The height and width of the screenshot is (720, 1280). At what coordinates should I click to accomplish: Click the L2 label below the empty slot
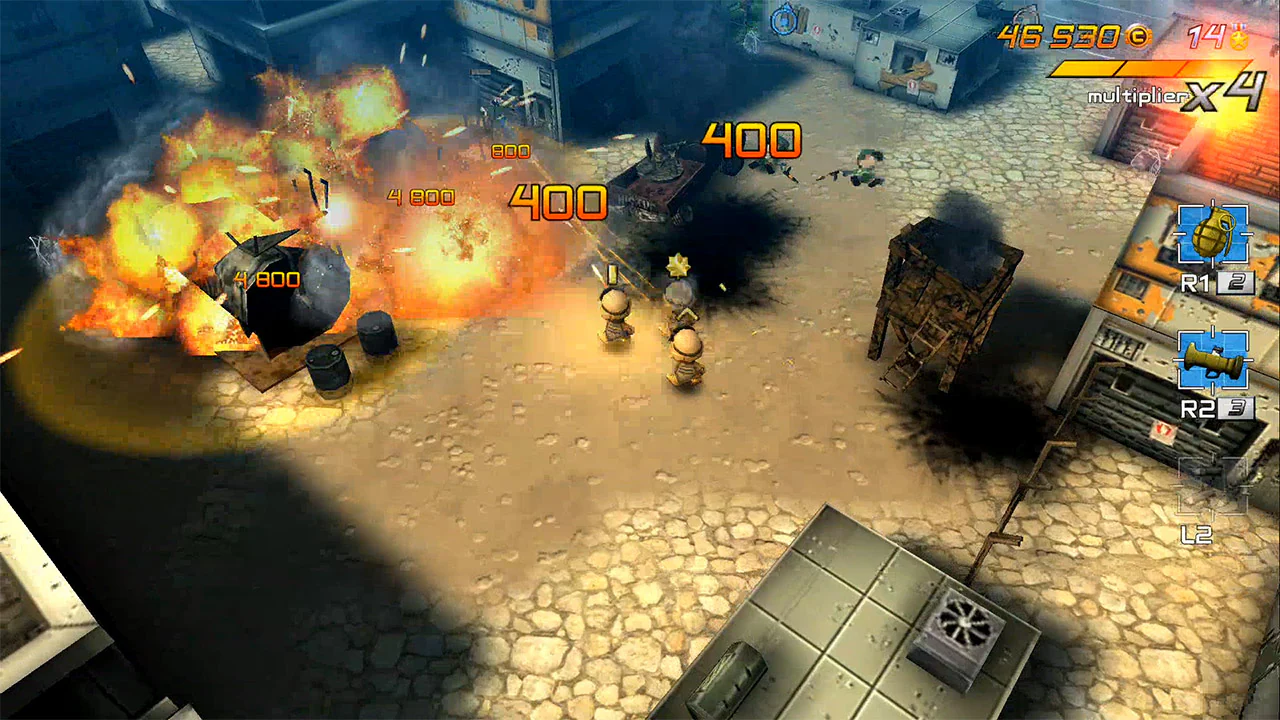pos(1199,534)
